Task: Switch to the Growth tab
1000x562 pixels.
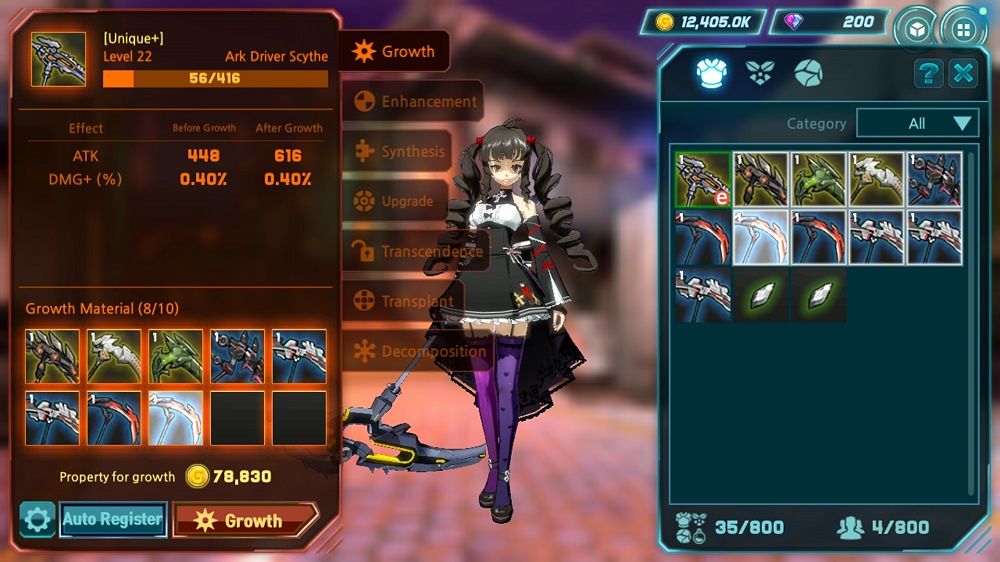Action: [x=395, y=51]
